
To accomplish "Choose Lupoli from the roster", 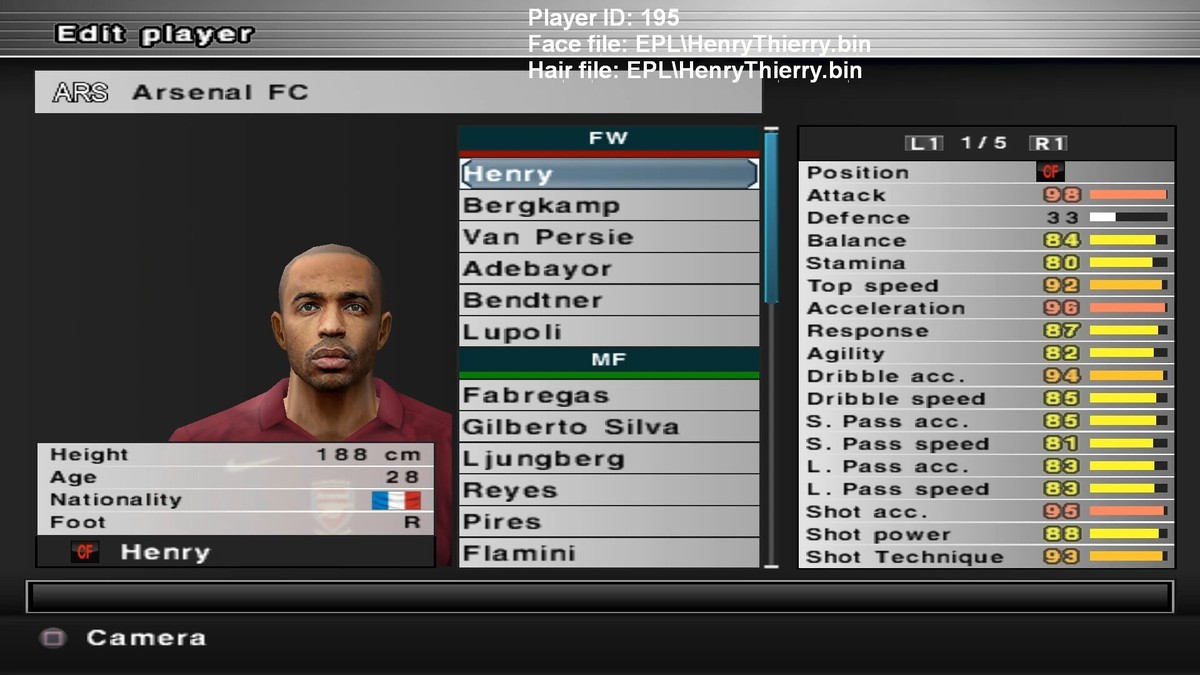I will click(608, 332).
